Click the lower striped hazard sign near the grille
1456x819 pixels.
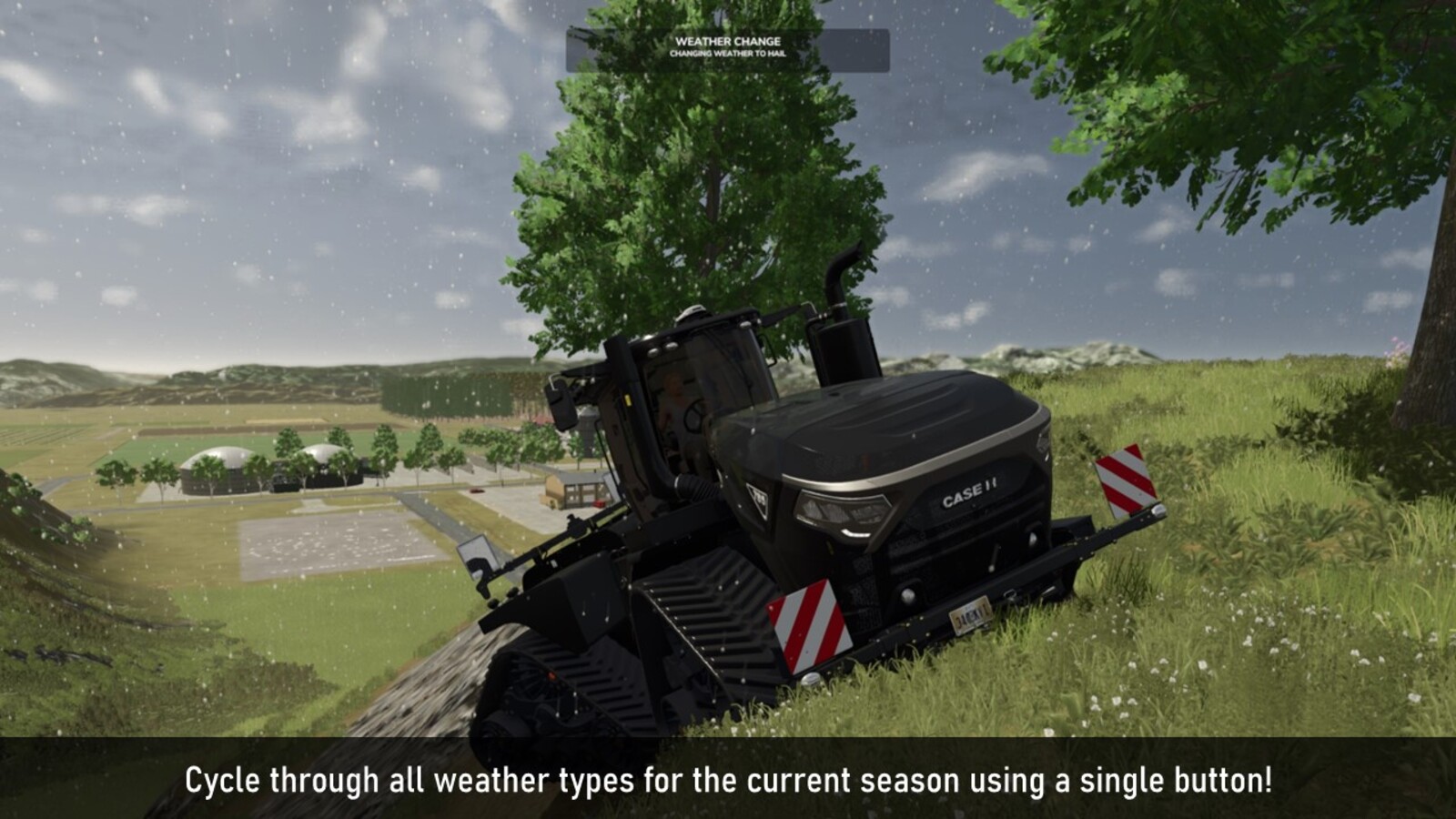tap(810, 628)
